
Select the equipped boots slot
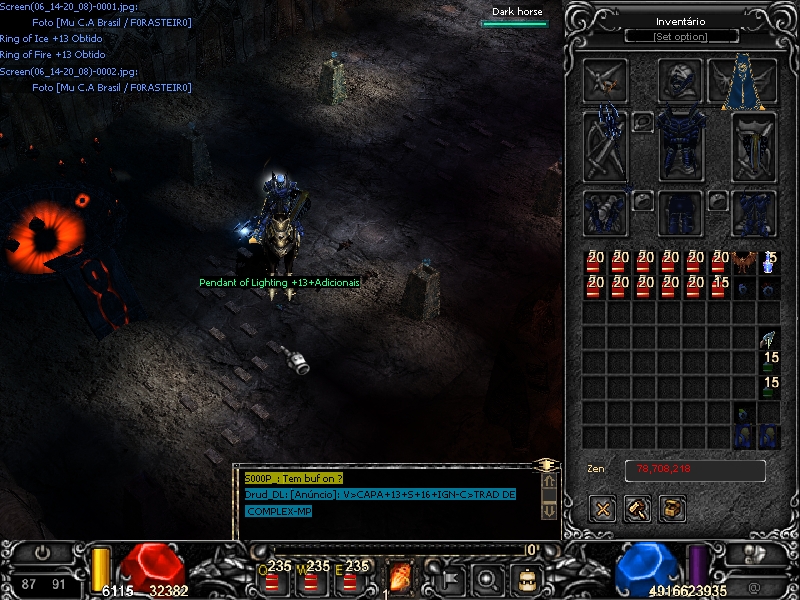point(754,212)
